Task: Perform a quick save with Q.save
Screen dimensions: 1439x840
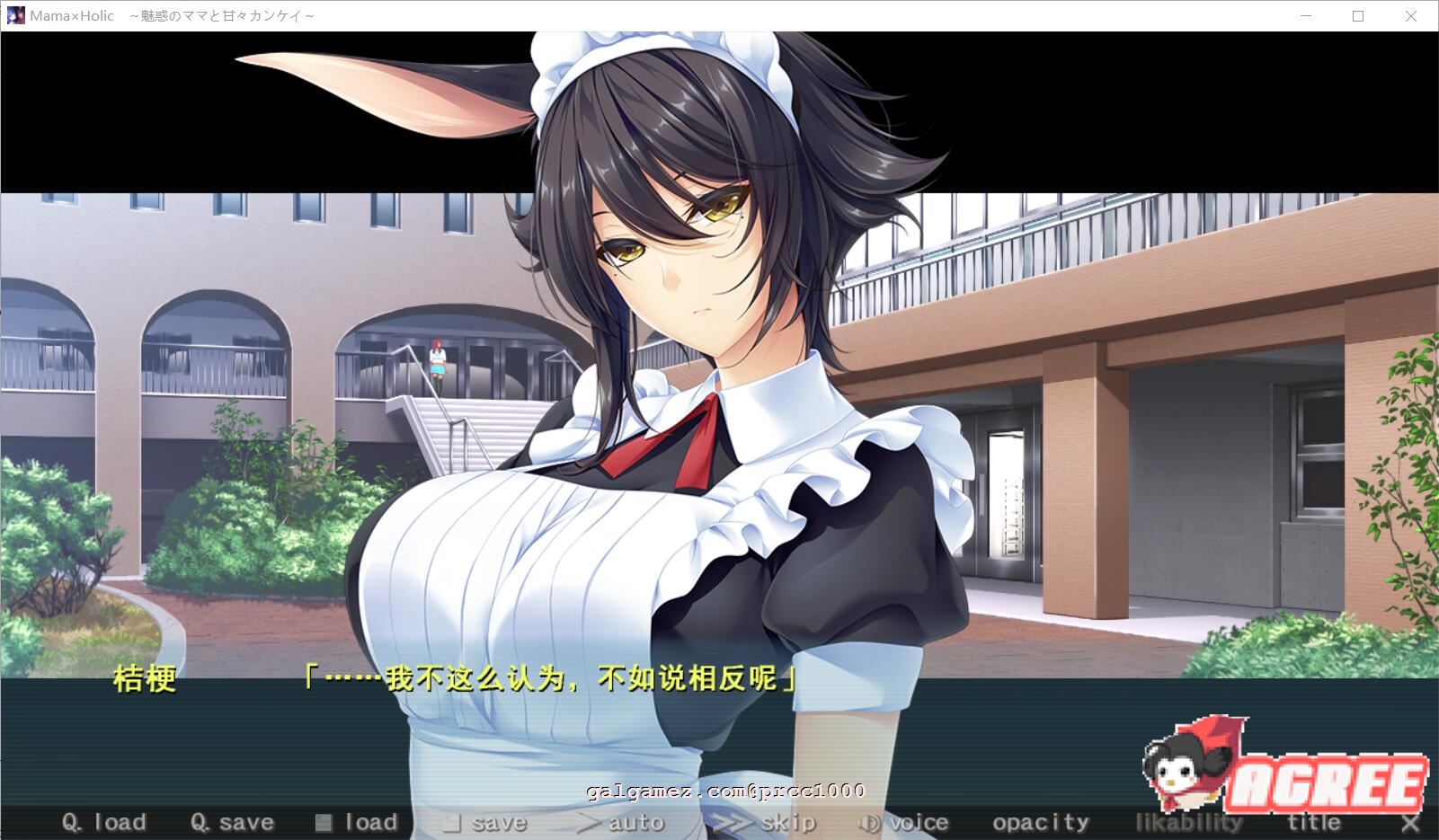Action: tap(232, 821)
